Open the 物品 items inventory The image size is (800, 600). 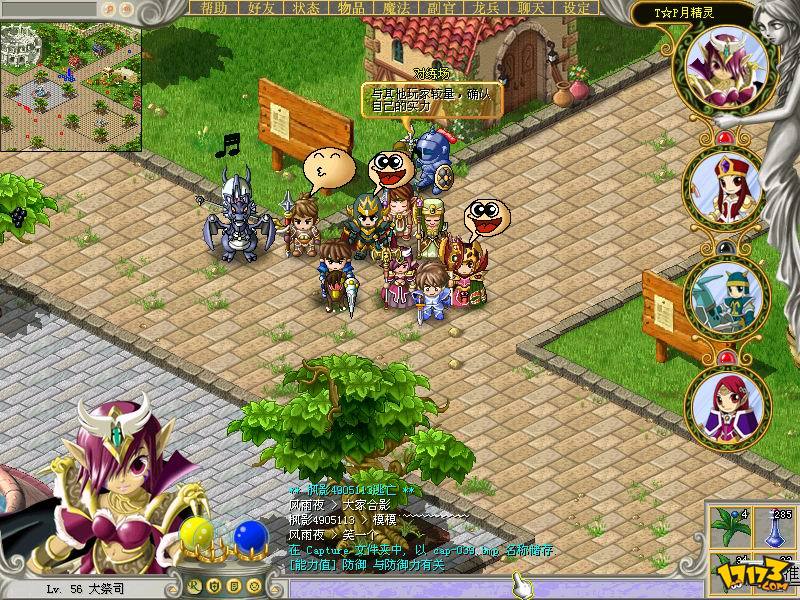pyautogui.click(x=350, y=8)
